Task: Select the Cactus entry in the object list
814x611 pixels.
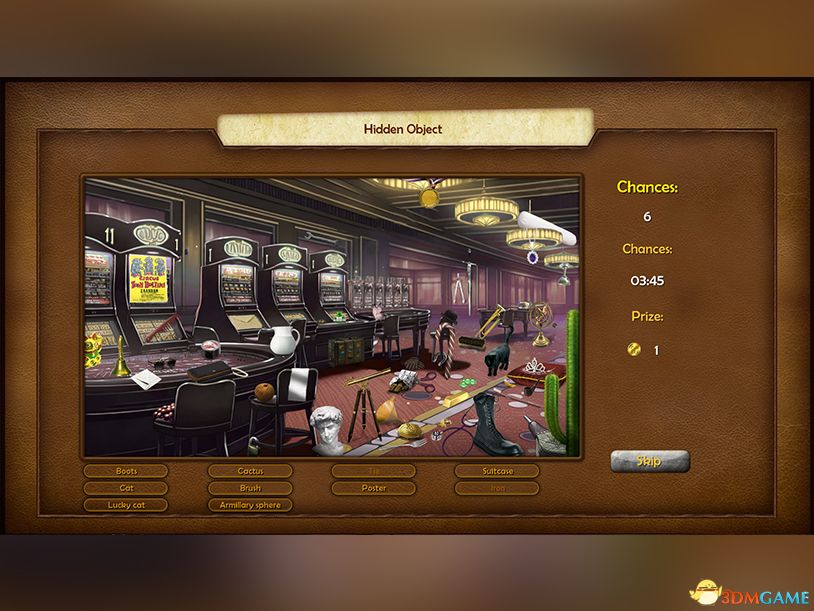Action: click(250, 471)
